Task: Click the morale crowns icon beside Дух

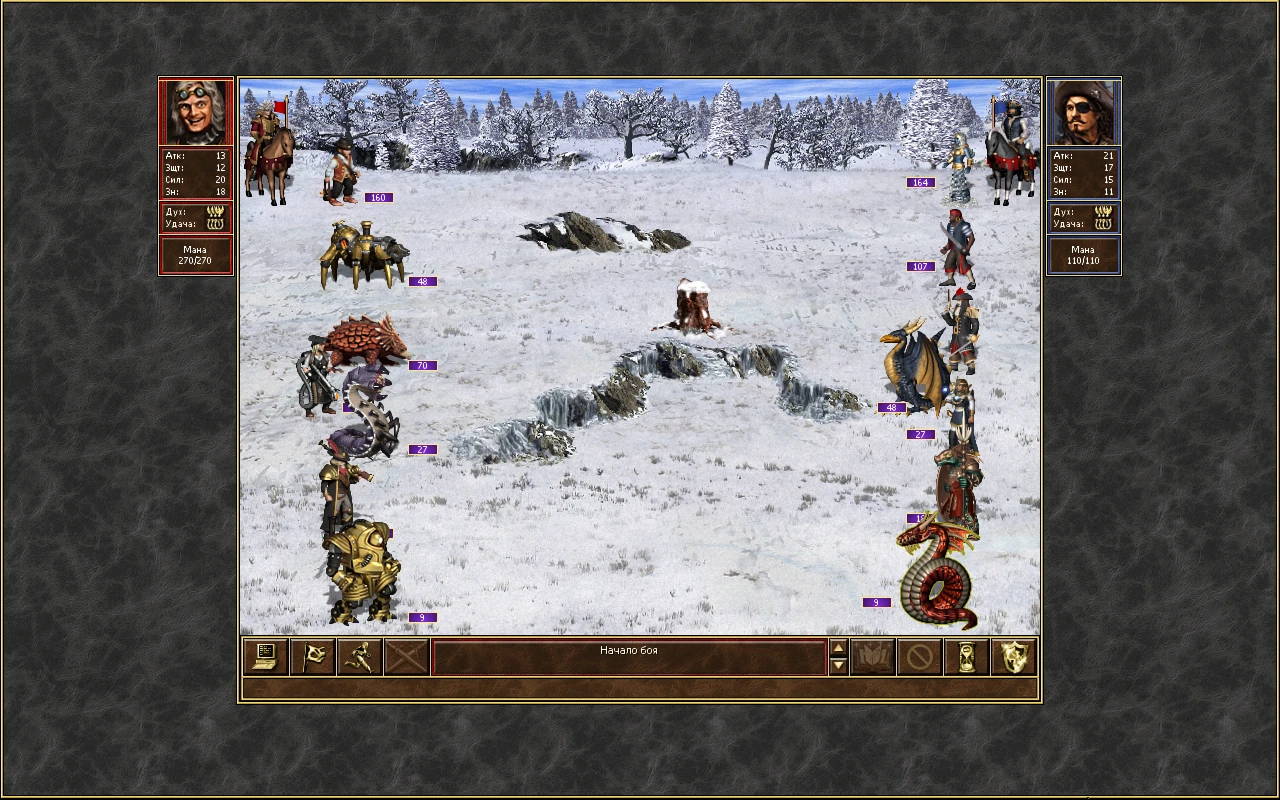Action: (214, 211)
